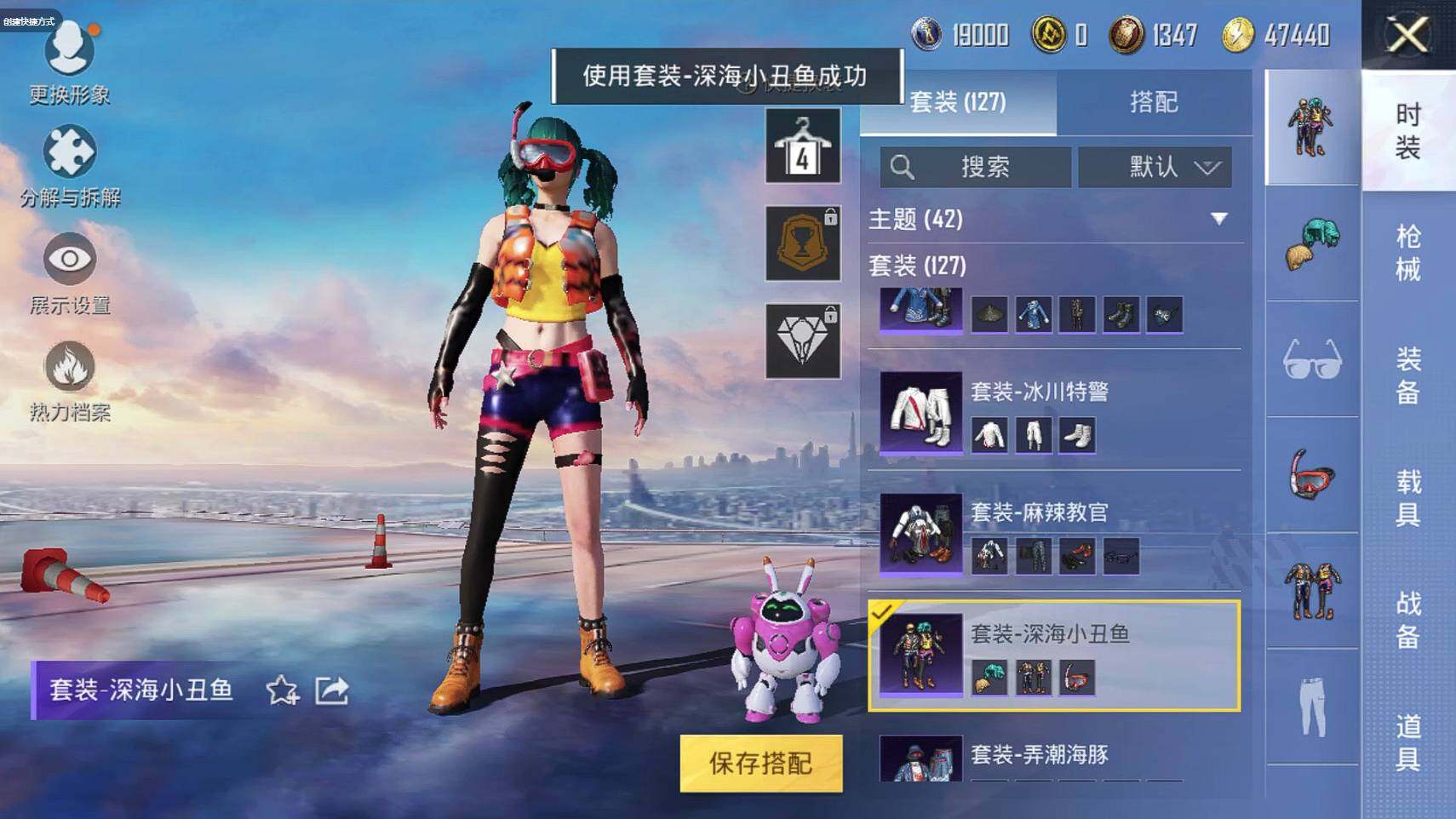This screenshot has width=1456, height=819.
Task: Close the wardrobe with the X button
Action: [1407, 36]
